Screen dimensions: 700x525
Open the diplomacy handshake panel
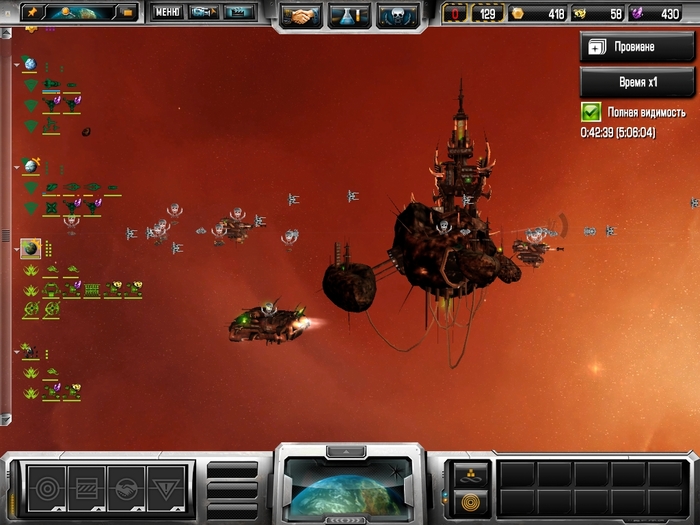[x=300, y=15]
